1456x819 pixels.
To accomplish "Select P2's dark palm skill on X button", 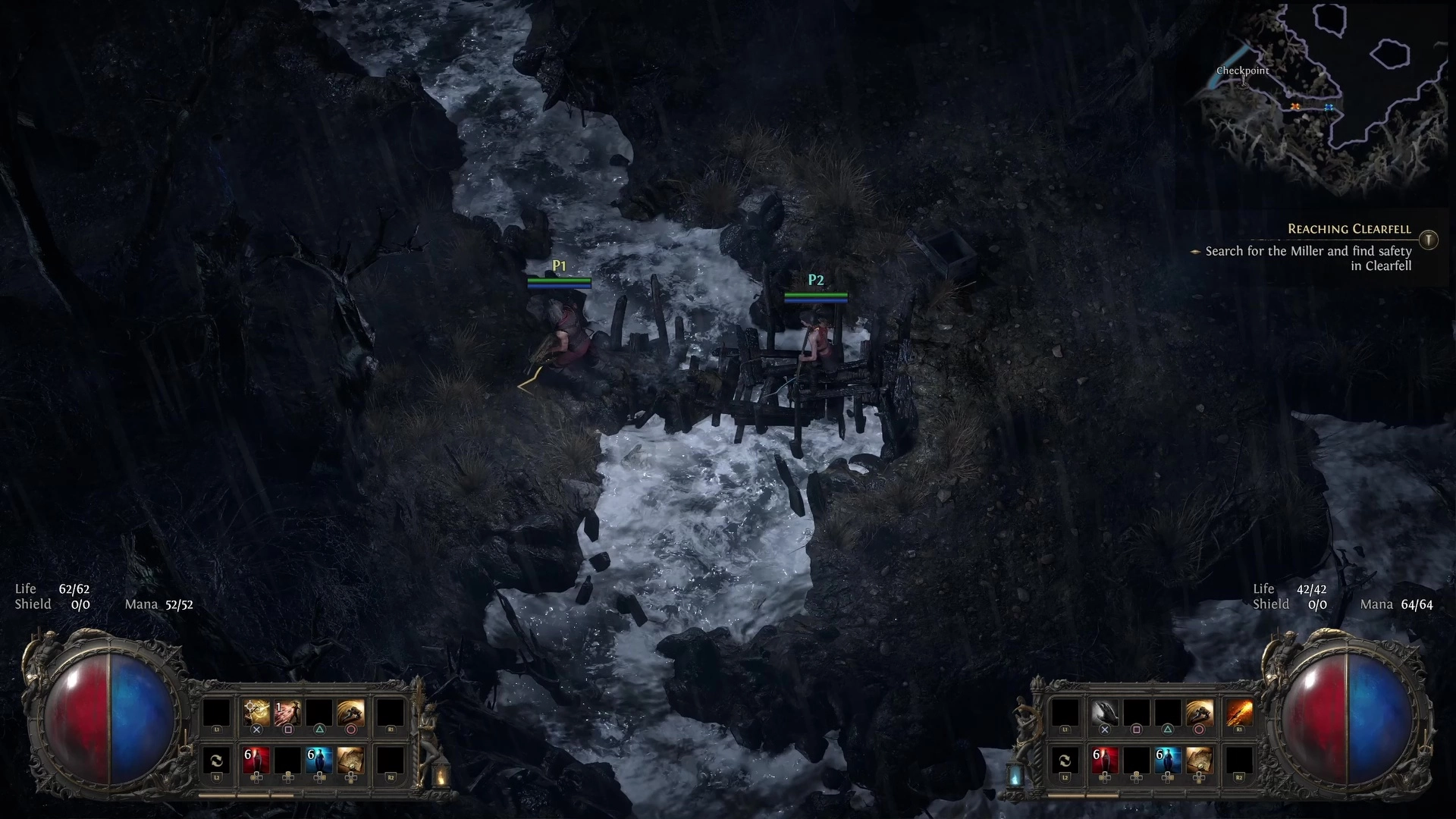I will 1106,711.
